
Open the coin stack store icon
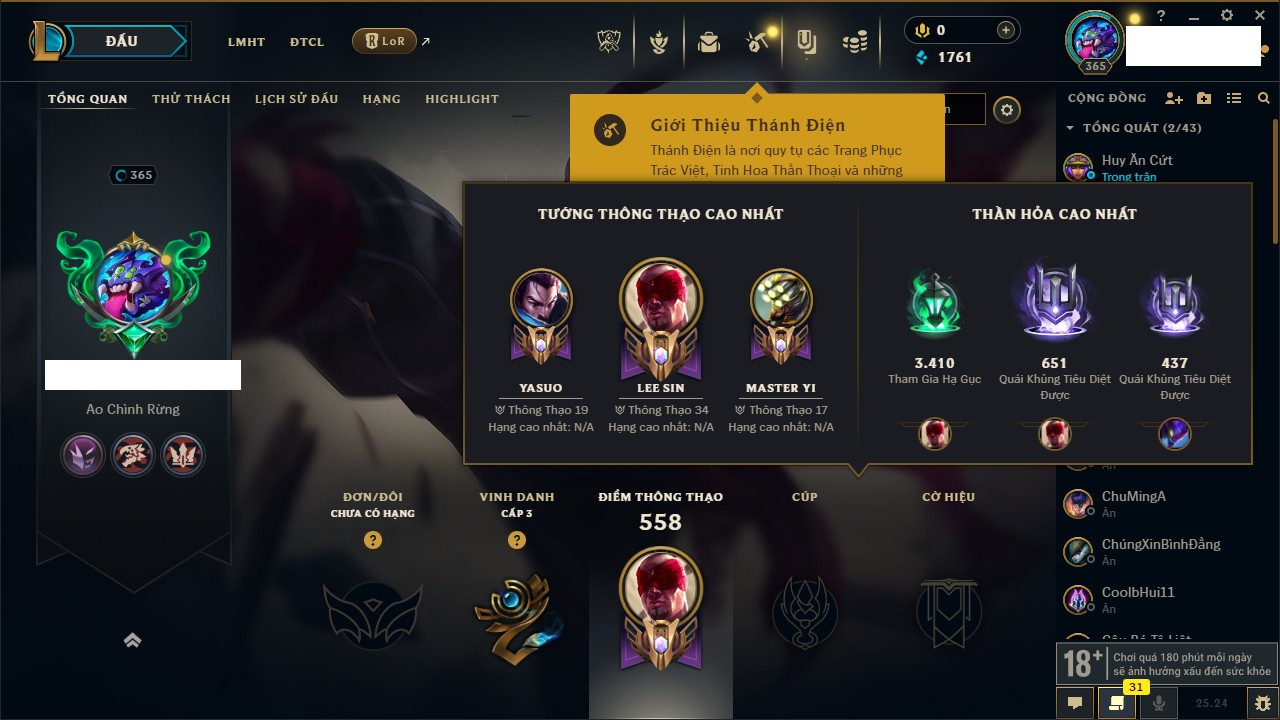[854, 42]
